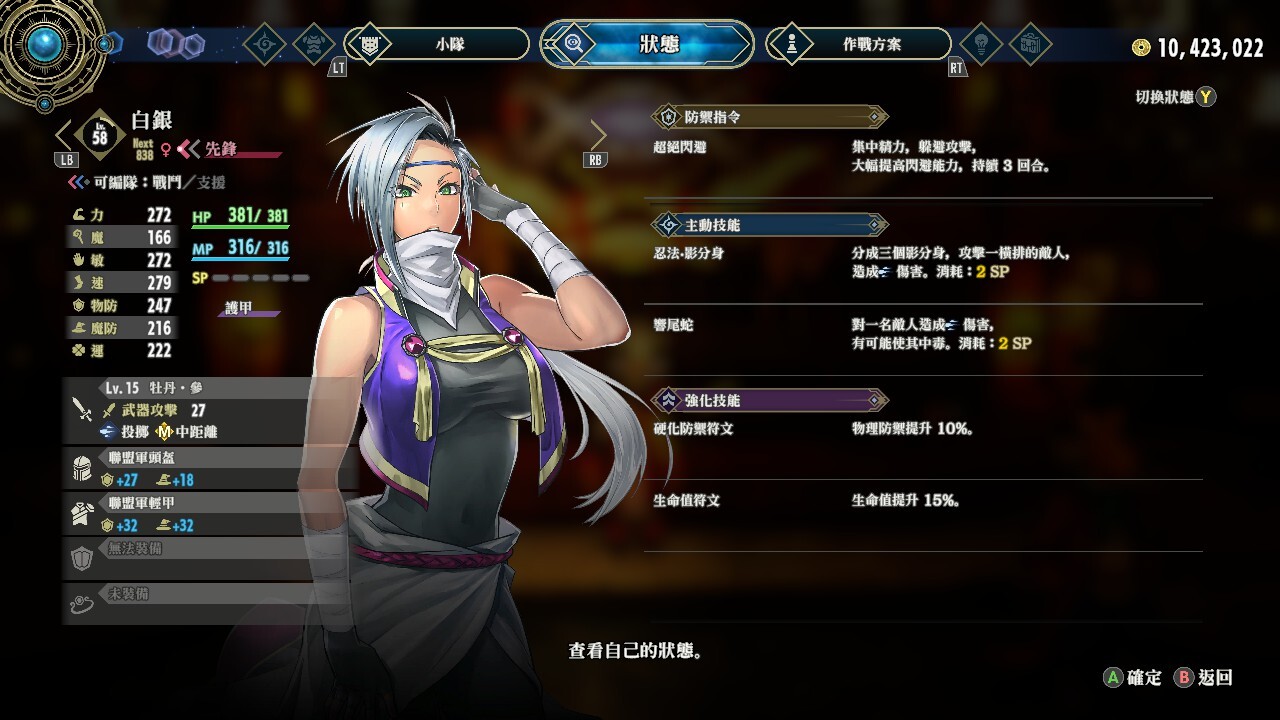
Task: Show the next character with right arrow
Action: (598, 135)
